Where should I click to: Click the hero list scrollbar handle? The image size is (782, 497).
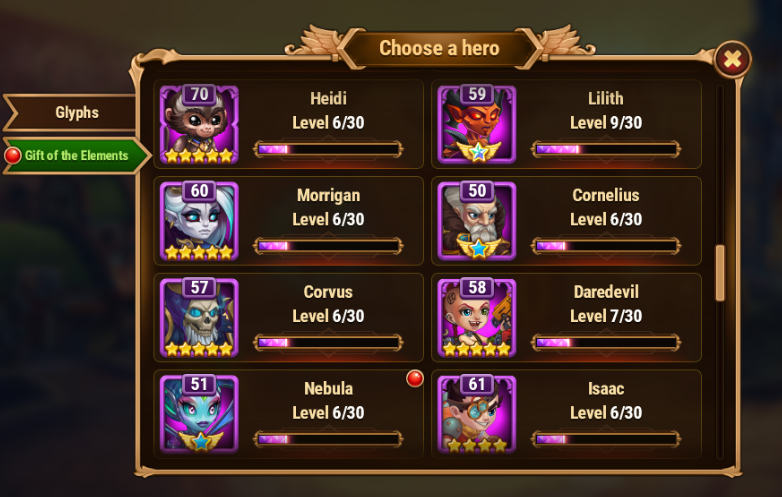(720, 272)
